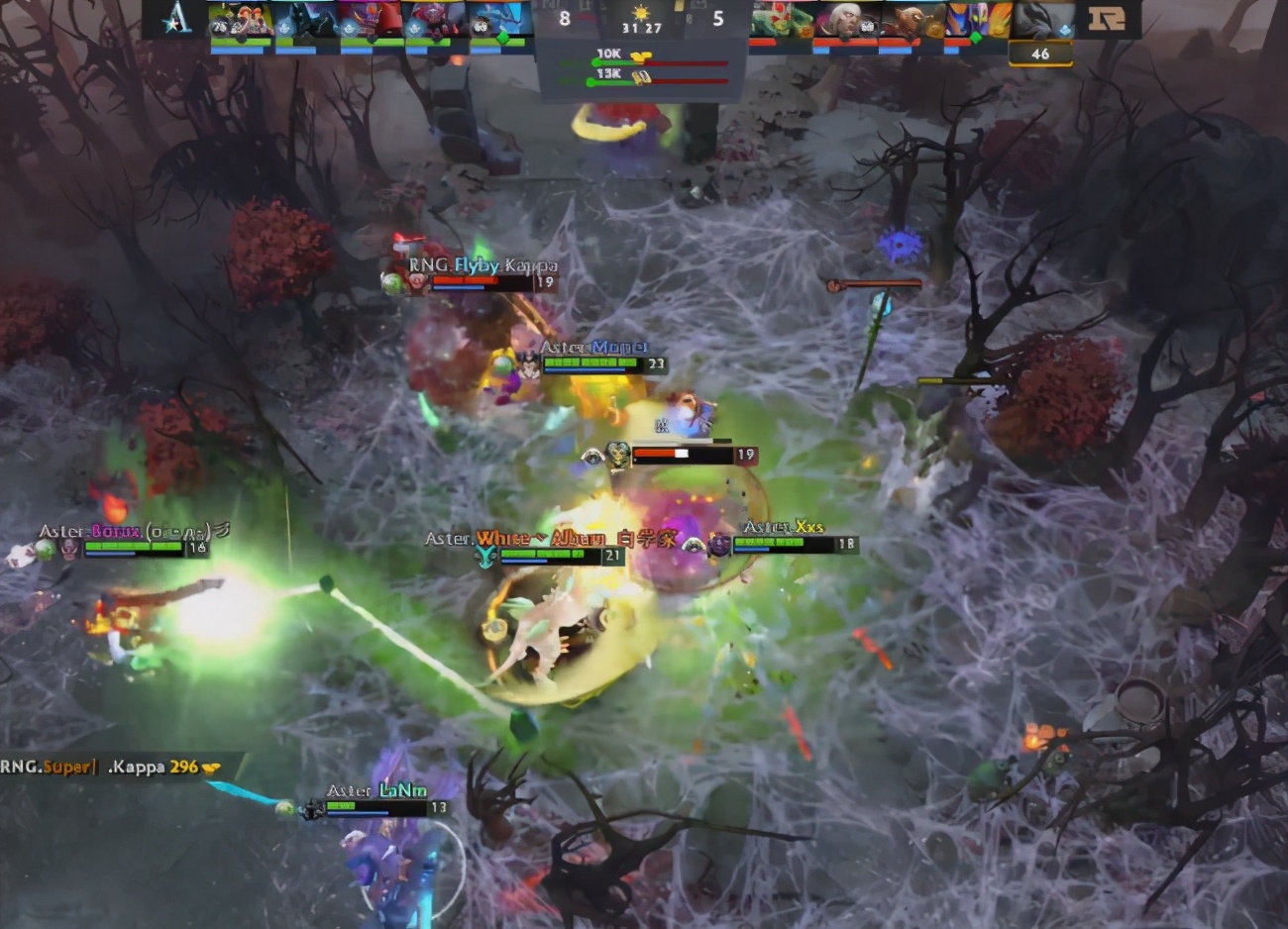Image resolution: width=1288 pixels, height=929 pixels.
Task: Open details from the Radiant score number 8
Action: (x=565, y=17)
